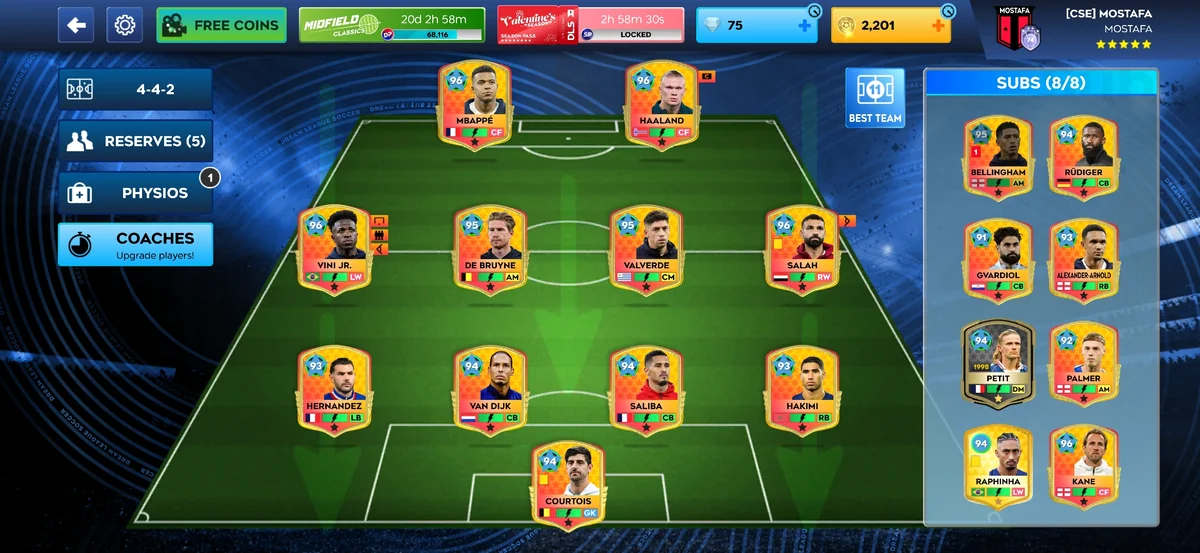Open Coaches to upgrade players
1200x553 pixels.
coord(135,245)
